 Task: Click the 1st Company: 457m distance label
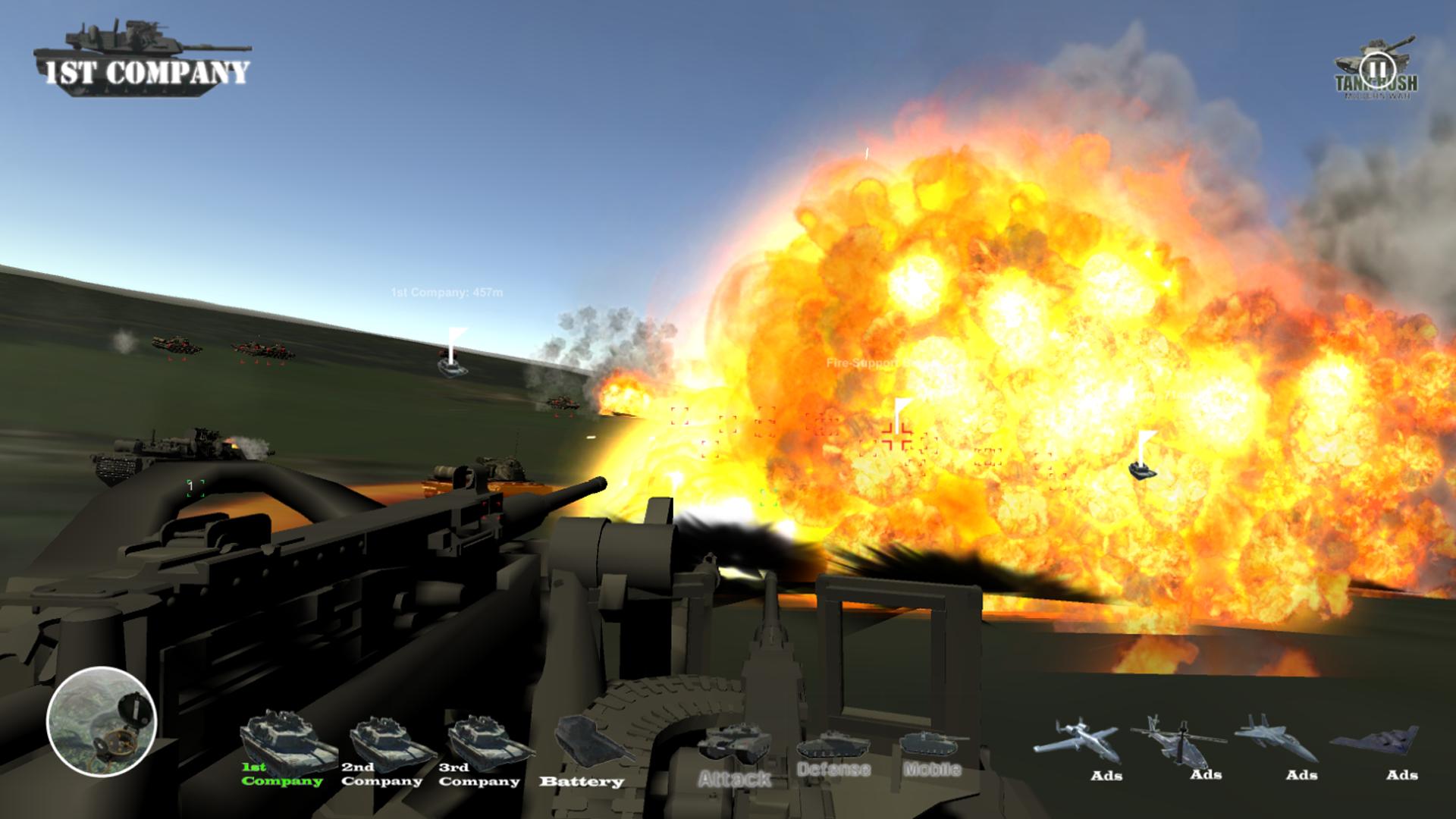(449, 290)
